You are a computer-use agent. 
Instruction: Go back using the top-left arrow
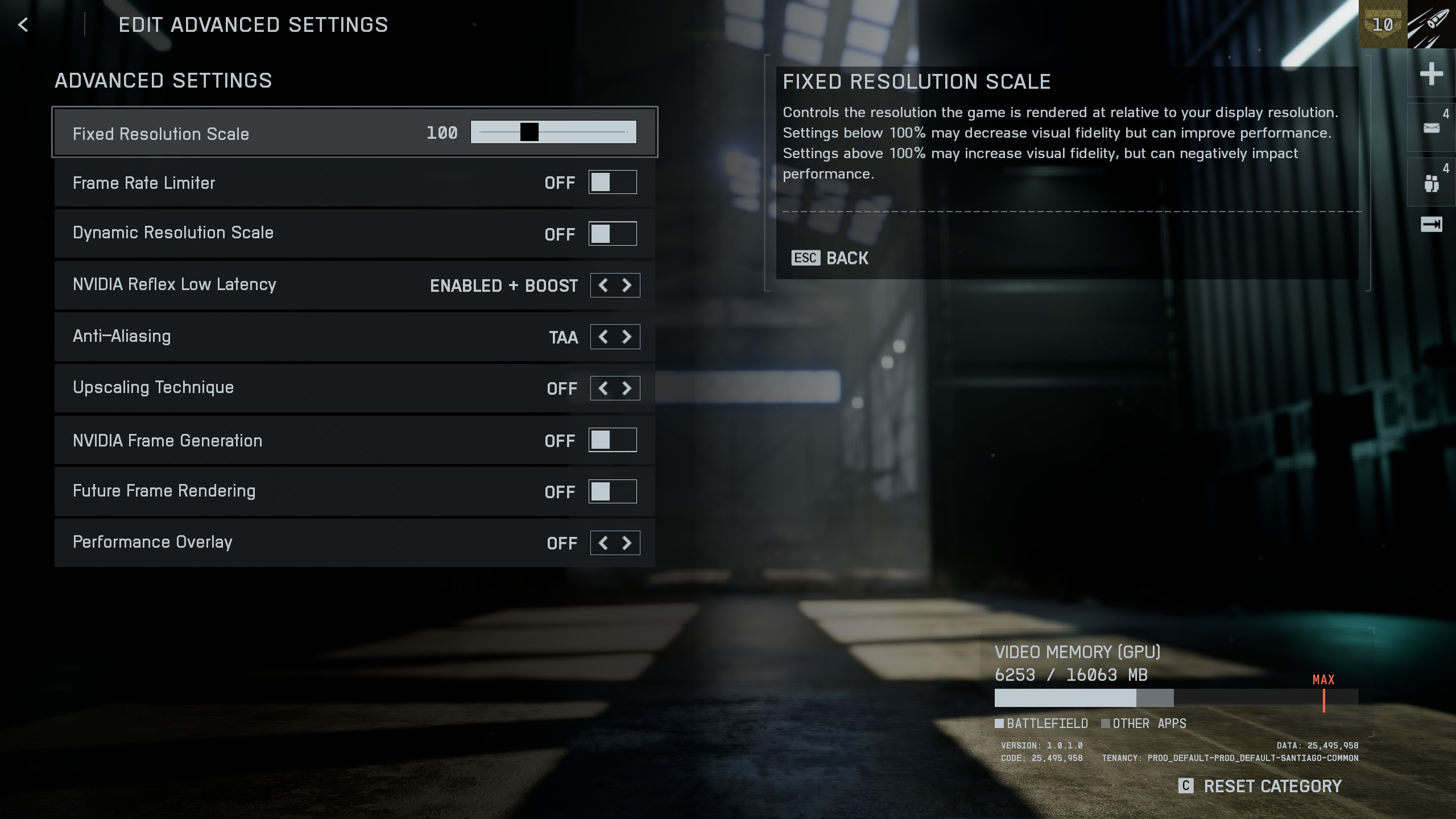(23, 25)
